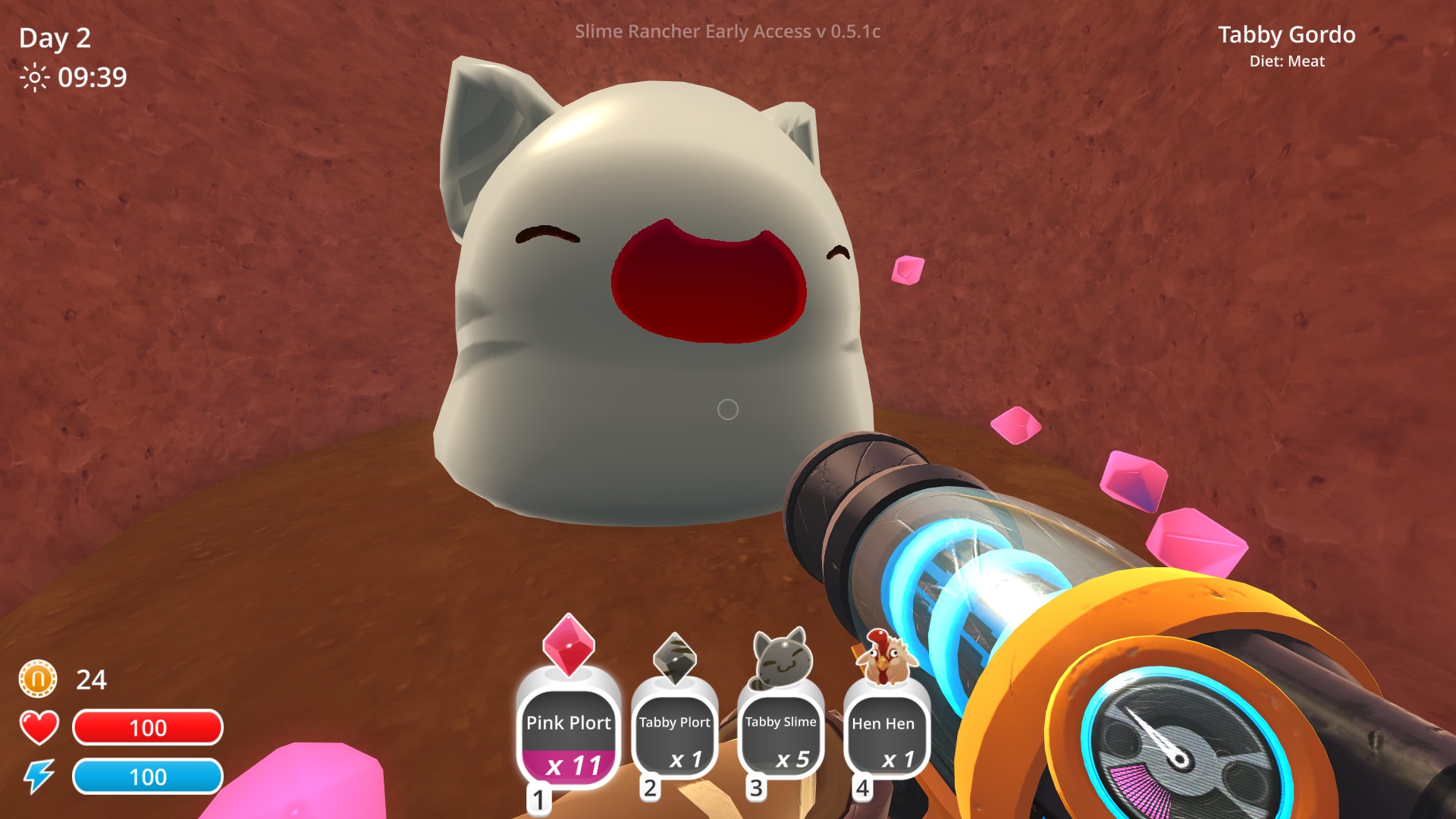
Task: Click the blue energy bar
Action: pyautogui.click(x=147, y=777)
